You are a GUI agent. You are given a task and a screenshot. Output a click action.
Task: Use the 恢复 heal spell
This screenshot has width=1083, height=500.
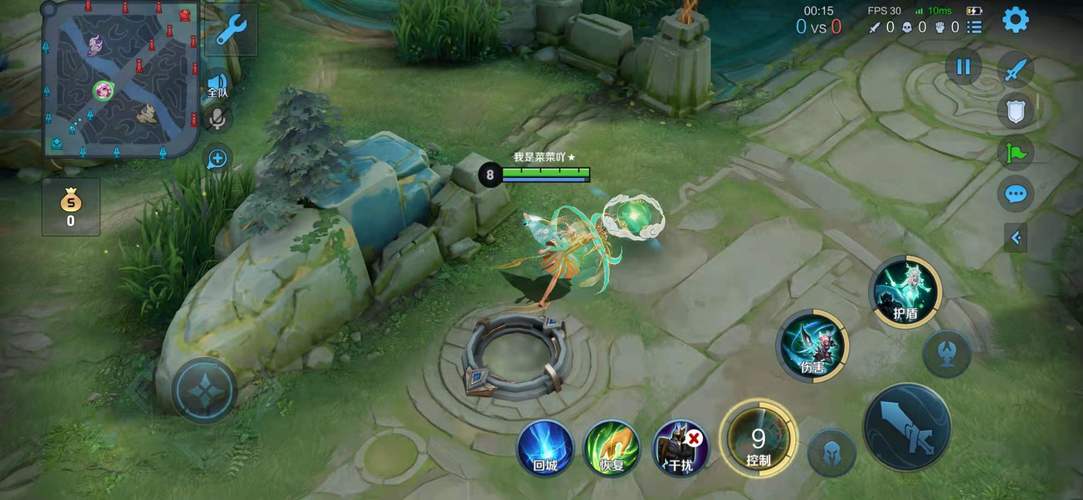pos(612,446)
